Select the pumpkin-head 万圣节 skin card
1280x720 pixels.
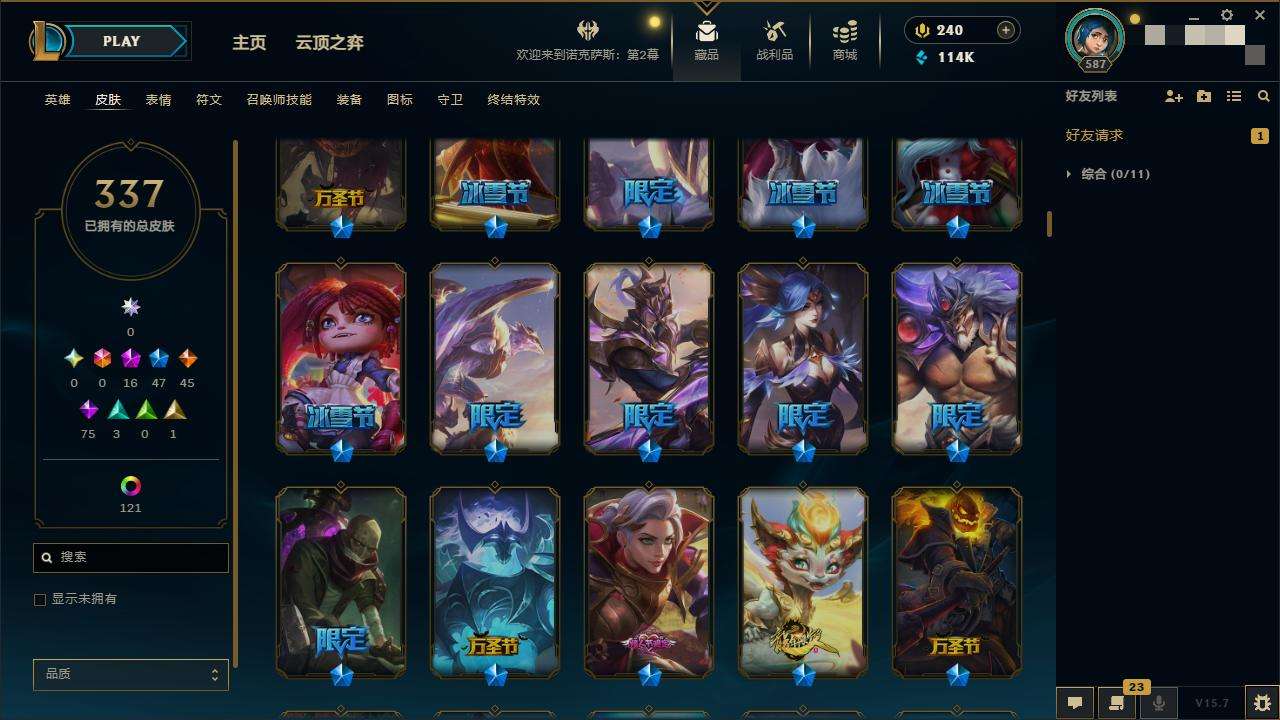(x=957, y=581)
